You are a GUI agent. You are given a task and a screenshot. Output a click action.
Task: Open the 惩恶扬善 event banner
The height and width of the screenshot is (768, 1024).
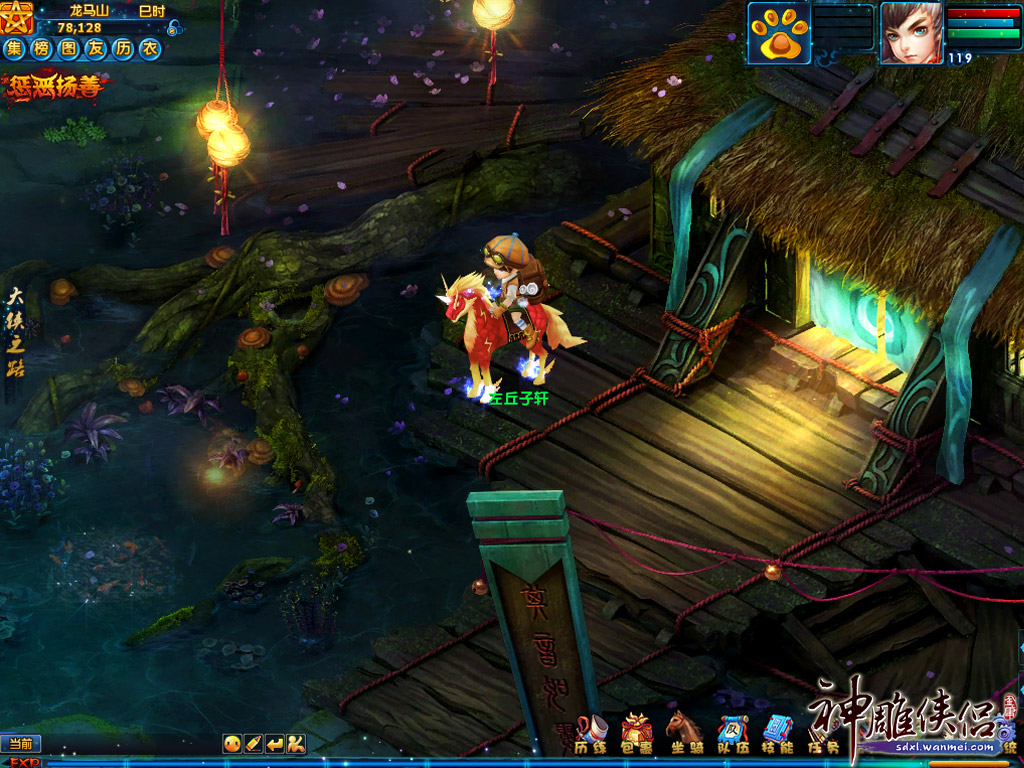pos(56,86)
